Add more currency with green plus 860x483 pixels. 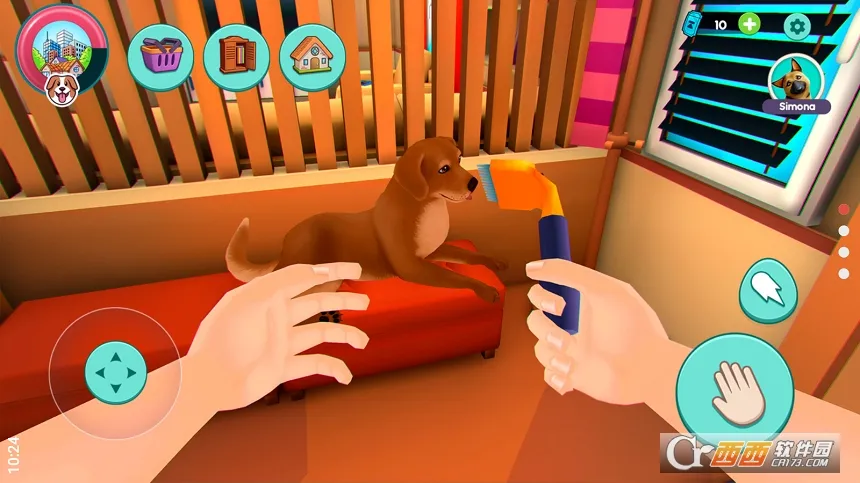click(749, 24)
